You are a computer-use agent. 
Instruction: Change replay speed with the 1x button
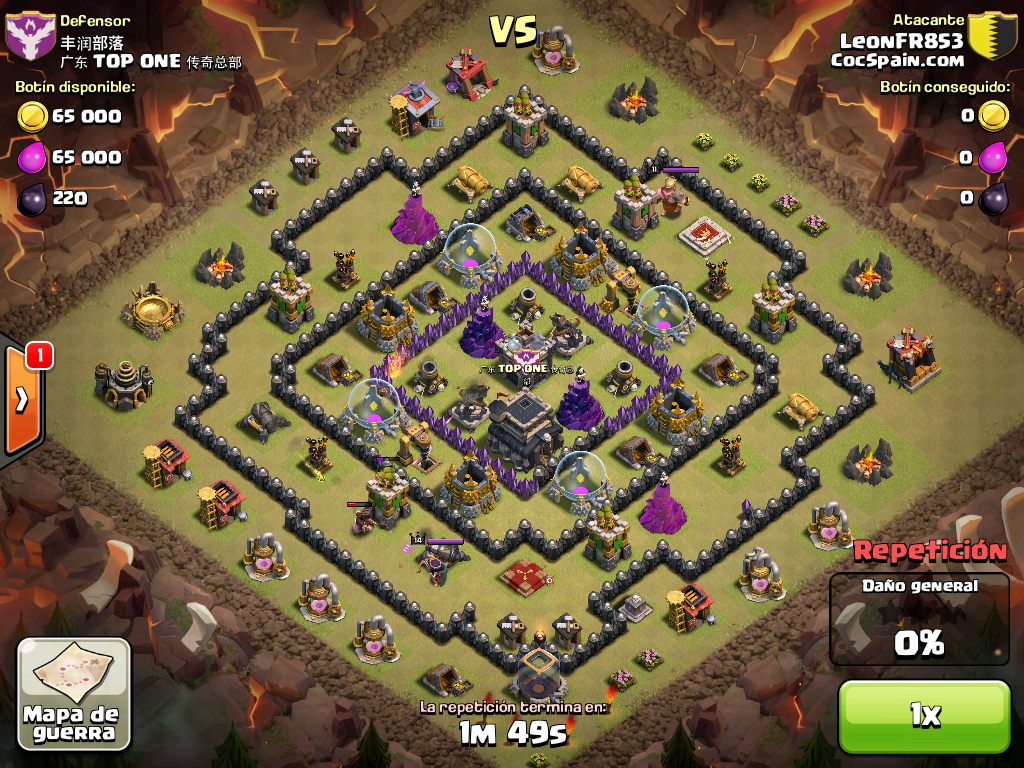(x=924, y=715)
